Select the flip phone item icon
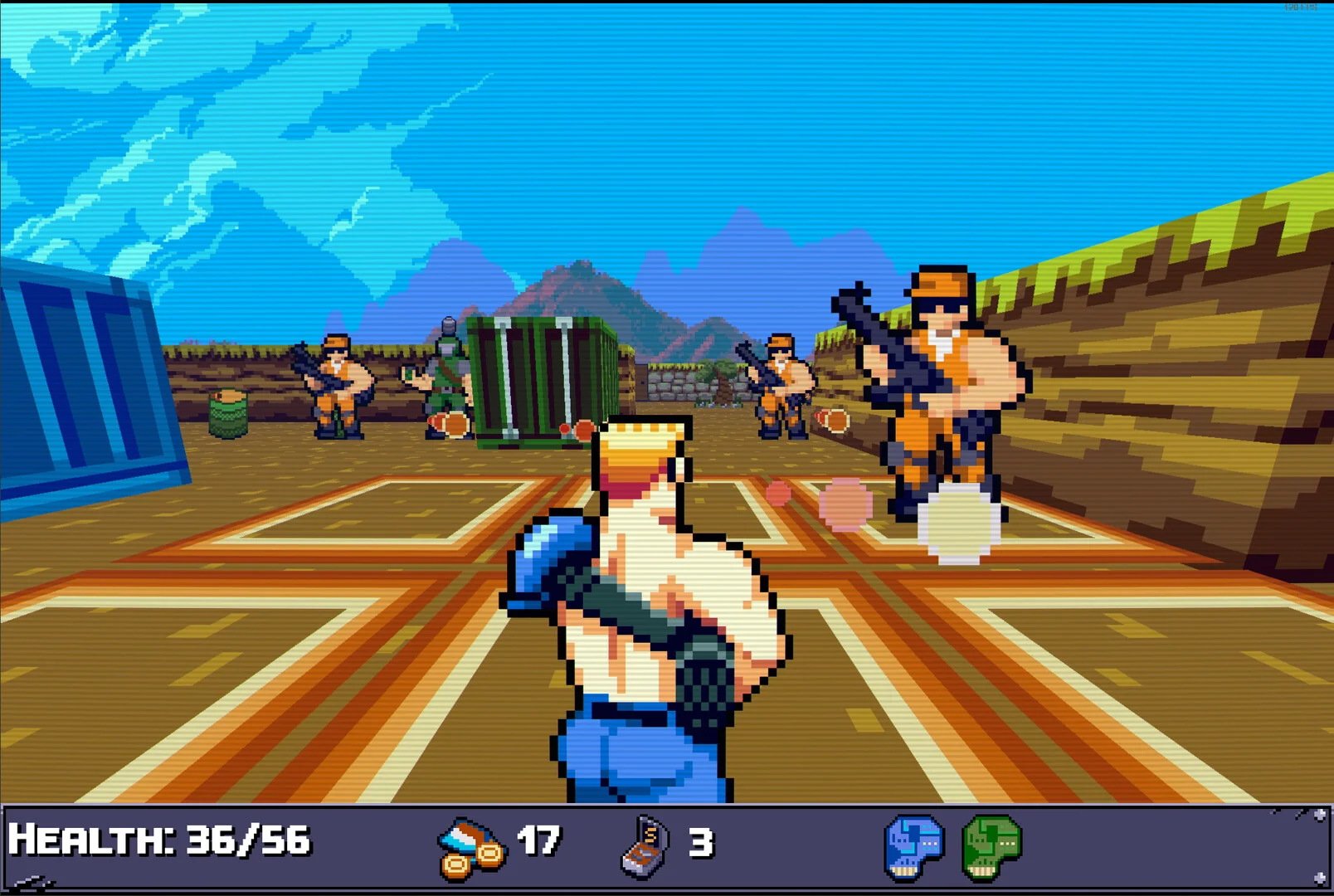This screenshot has height=896, width=1334. (x=645, y=846)
